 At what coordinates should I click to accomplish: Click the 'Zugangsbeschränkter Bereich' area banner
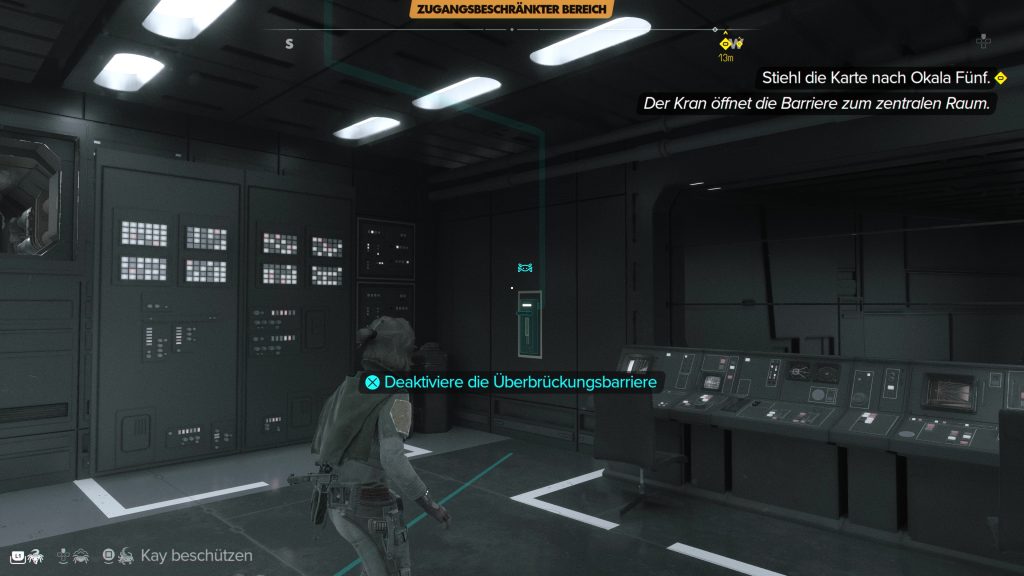510,10
